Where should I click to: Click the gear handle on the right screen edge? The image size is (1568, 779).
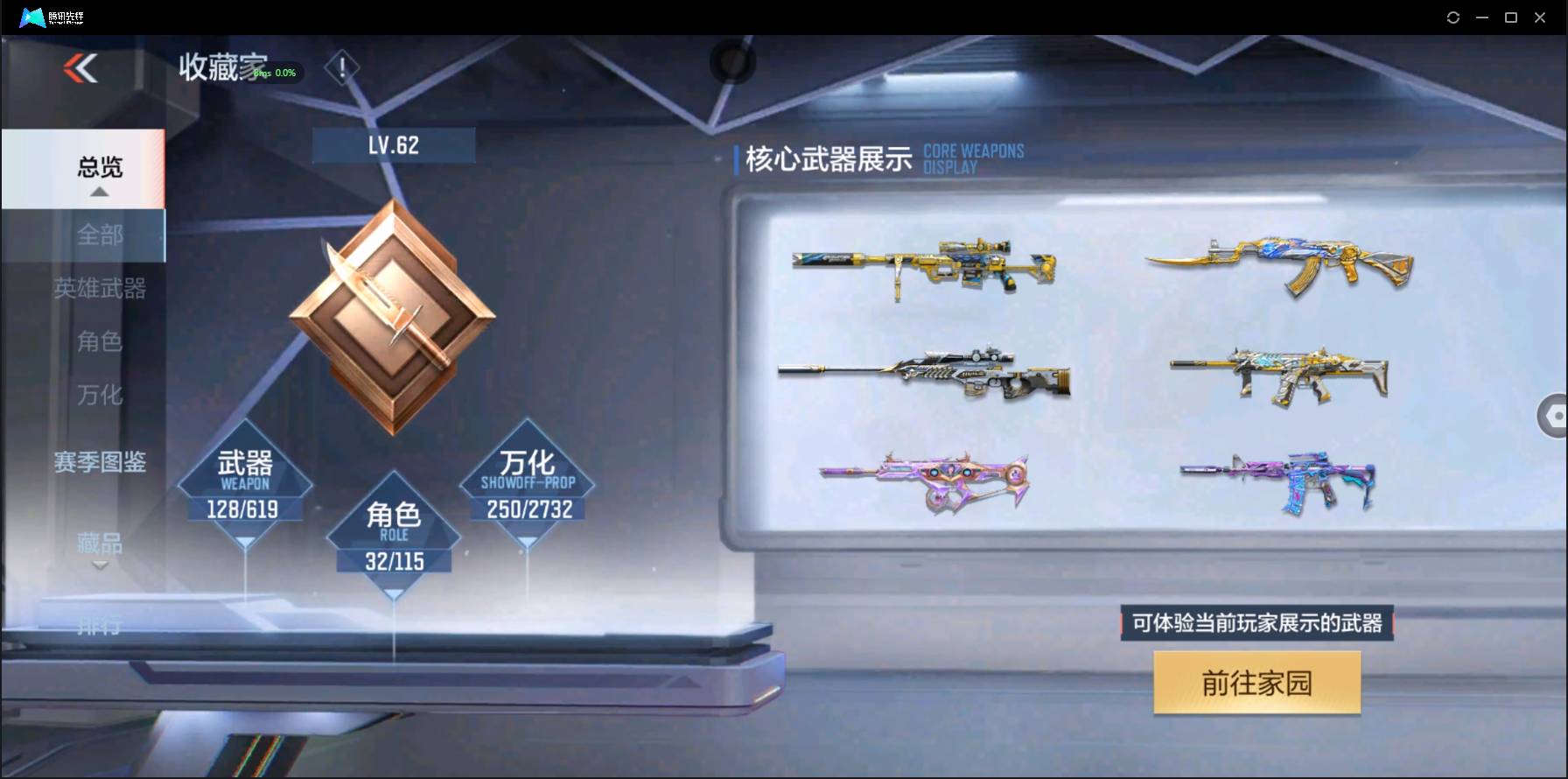1553,416
